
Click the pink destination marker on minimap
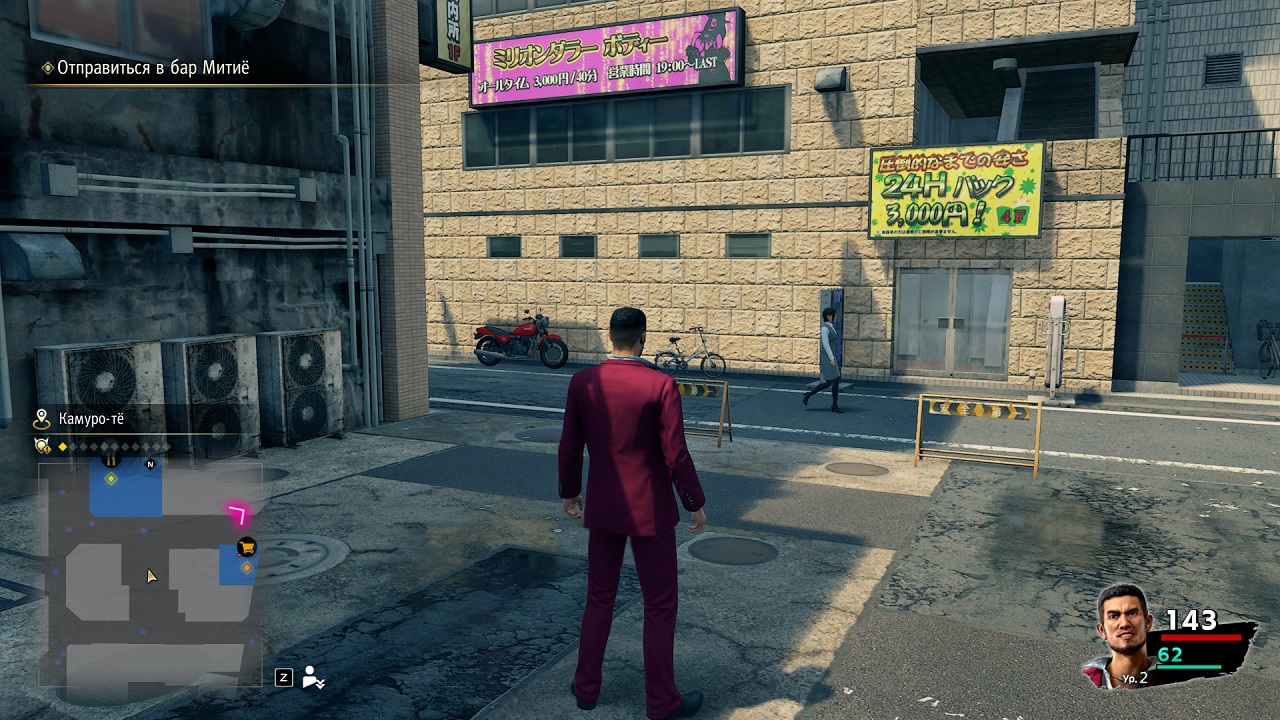click(239, 515)
